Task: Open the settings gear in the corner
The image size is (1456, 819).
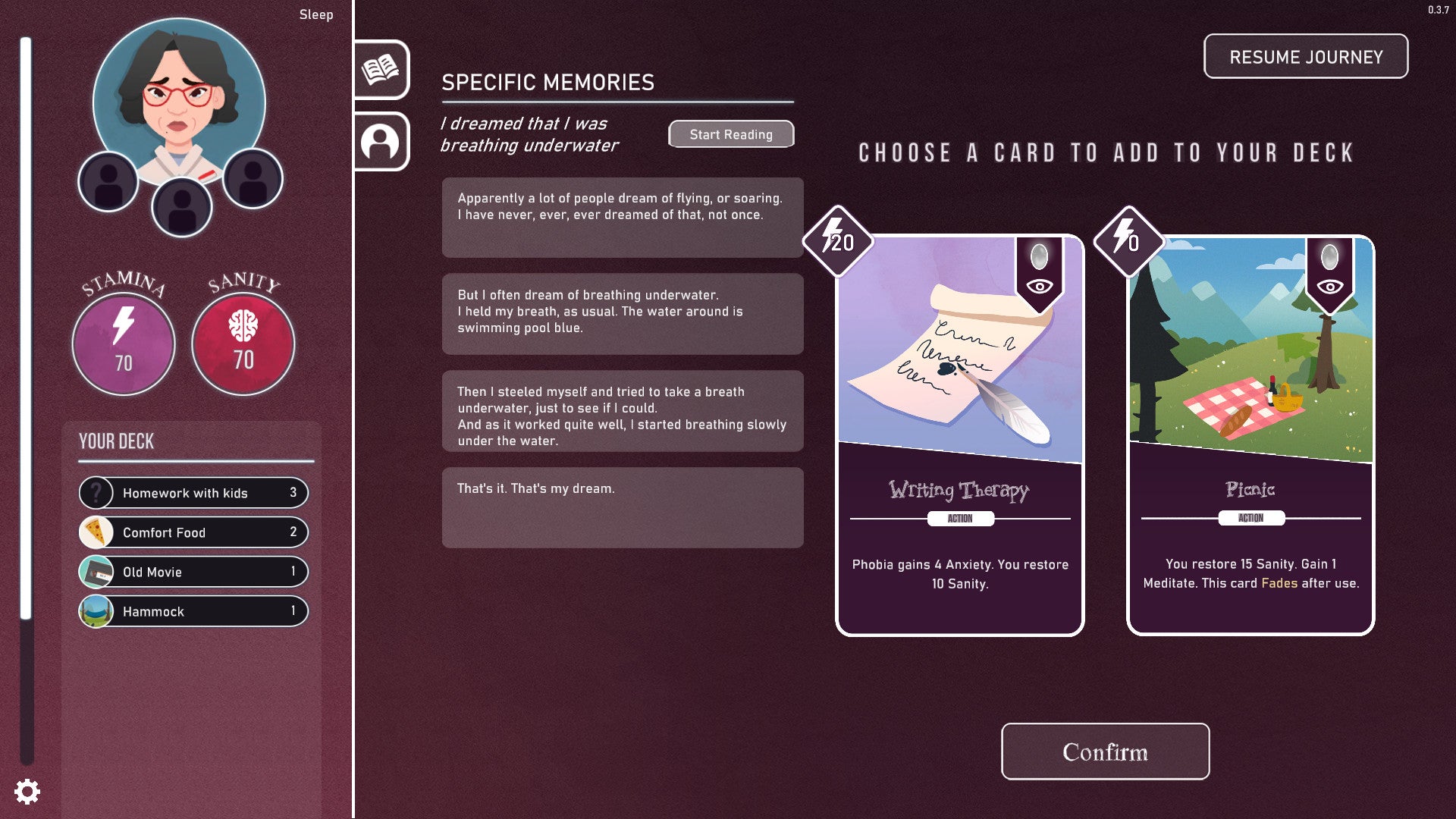Action: [27, 792]
